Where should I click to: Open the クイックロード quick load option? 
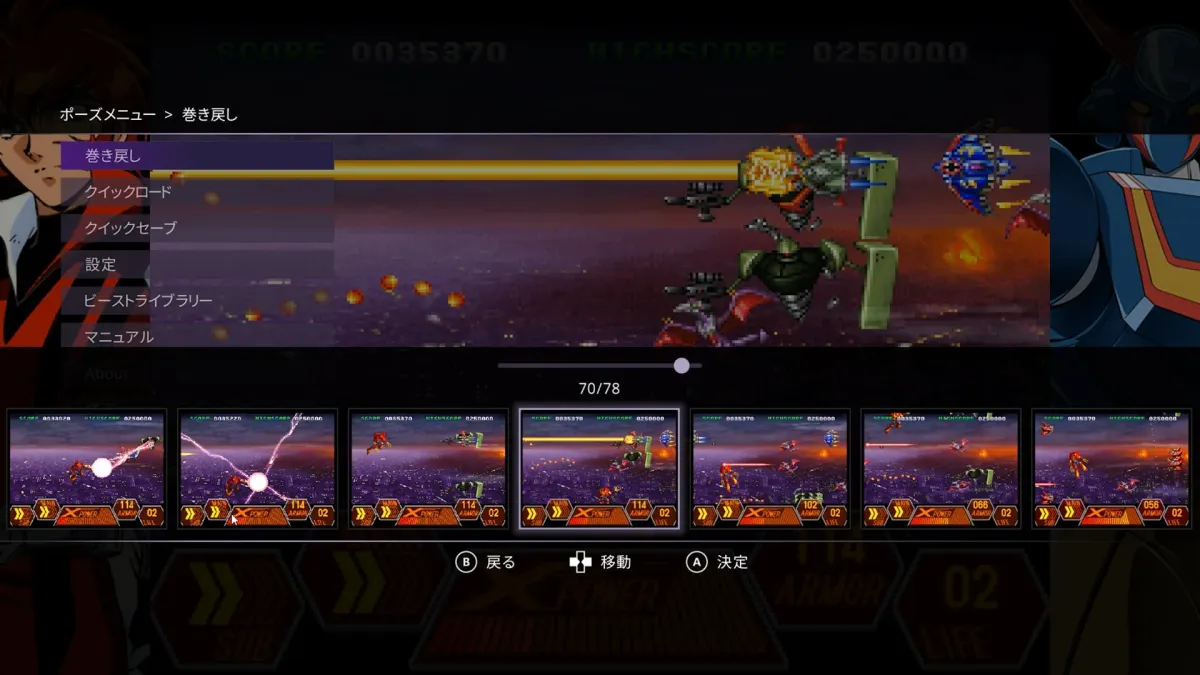[196, 192]
